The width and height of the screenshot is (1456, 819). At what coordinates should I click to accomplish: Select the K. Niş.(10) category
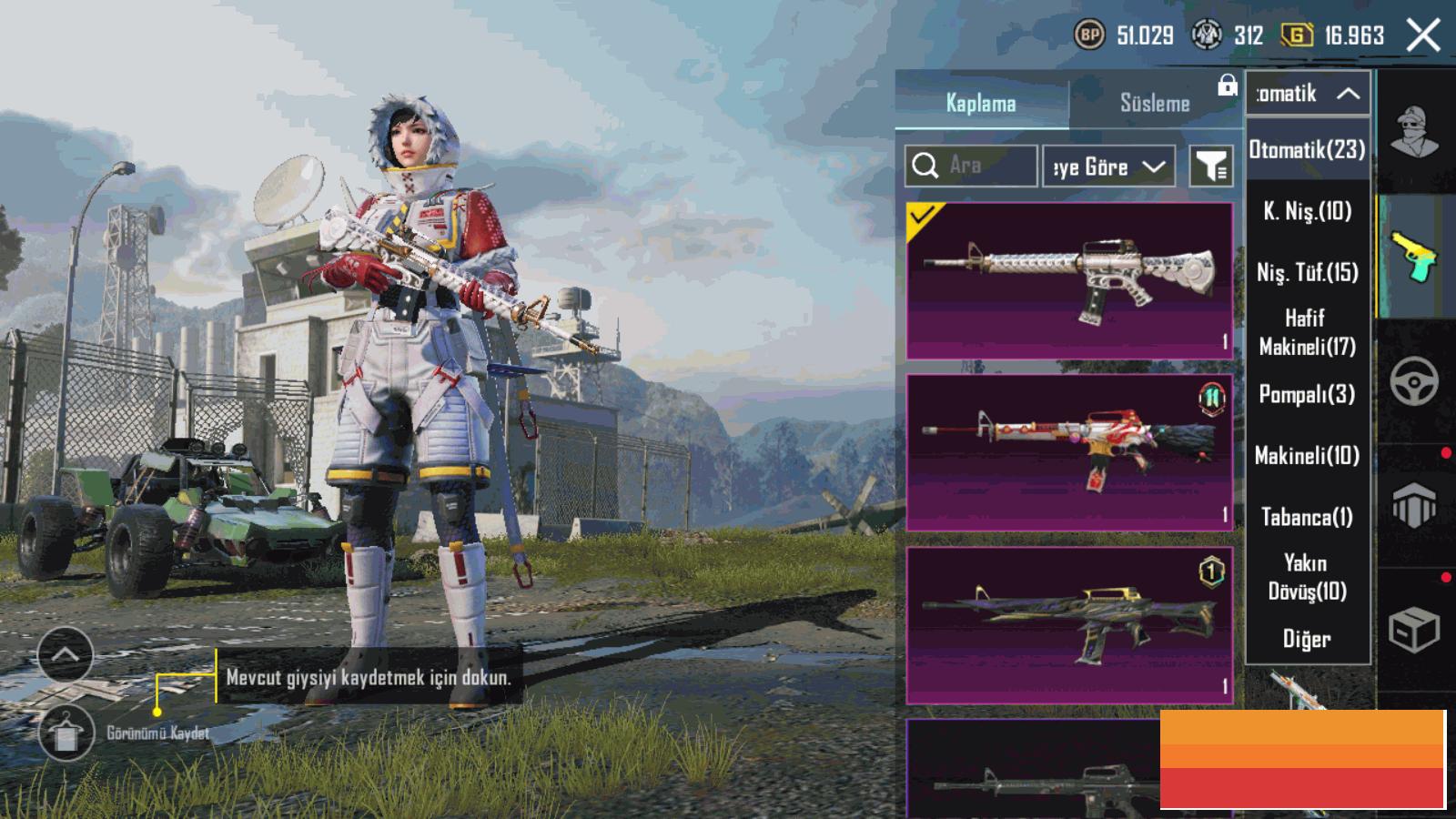pyautogui.click(x=1307, y=211)
